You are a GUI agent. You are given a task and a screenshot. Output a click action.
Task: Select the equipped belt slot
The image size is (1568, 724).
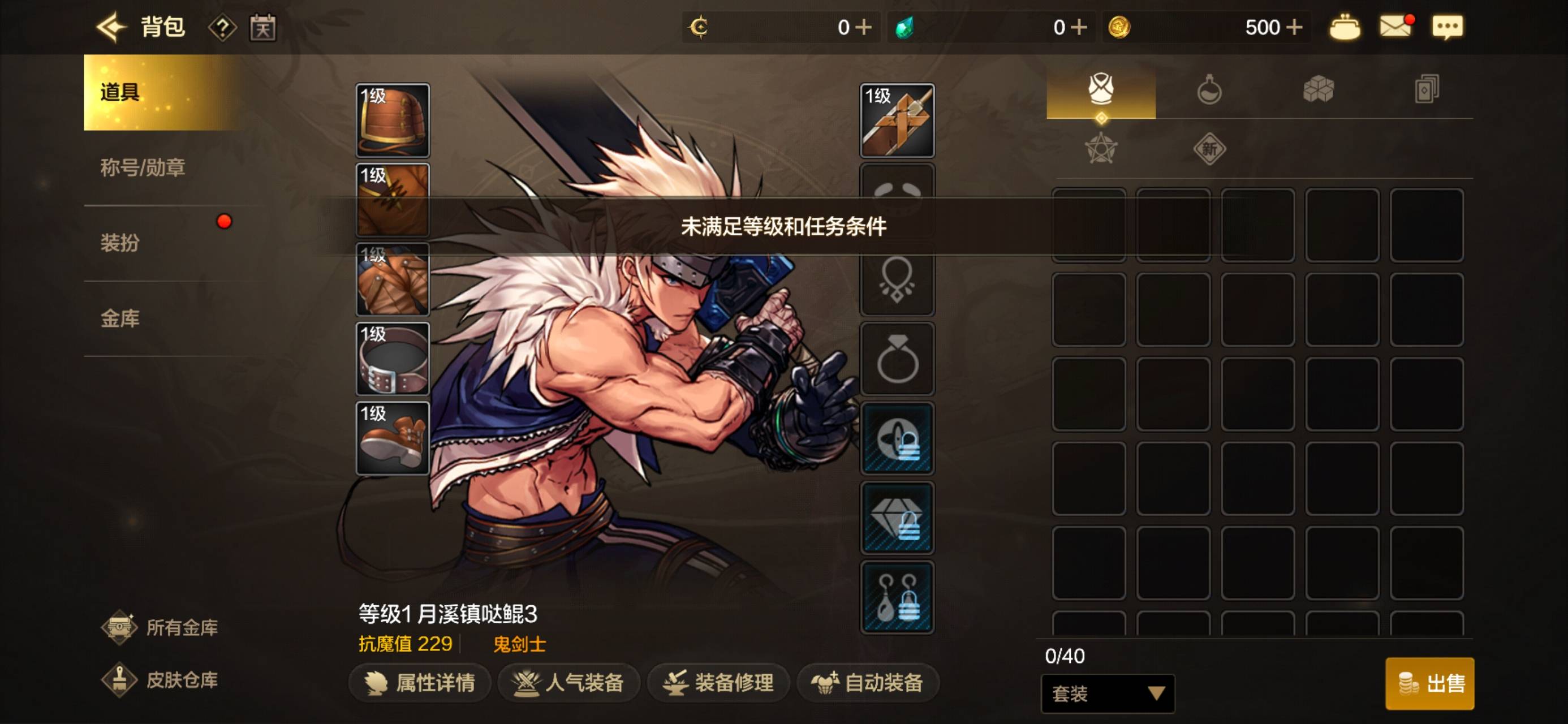pos(393,359)
